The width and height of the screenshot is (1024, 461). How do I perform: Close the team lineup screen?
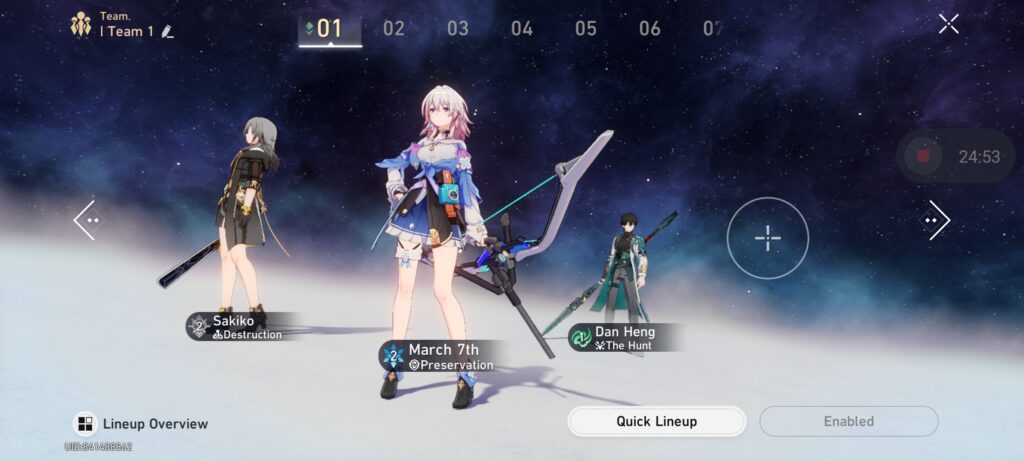[x=948, y=24]
